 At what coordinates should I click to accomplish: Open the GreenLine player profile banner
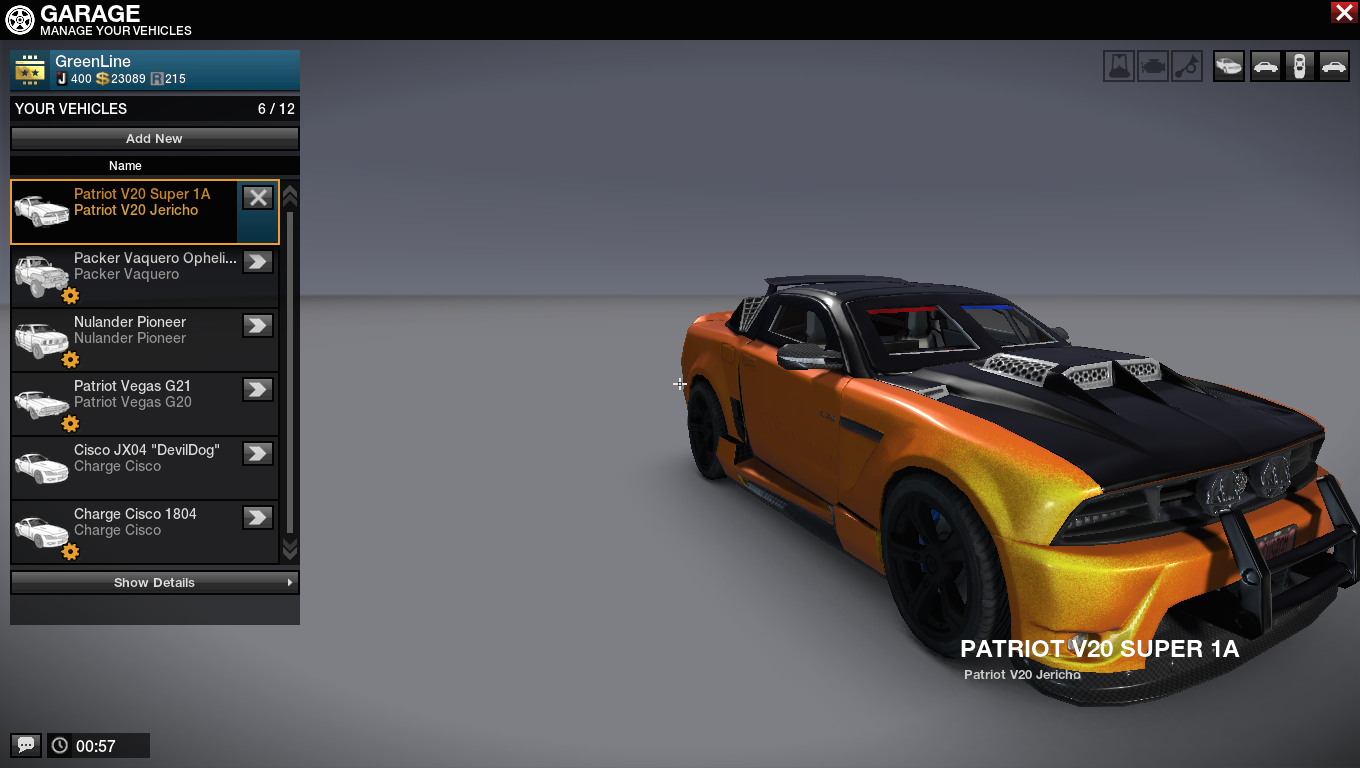(x=155, y=70)
